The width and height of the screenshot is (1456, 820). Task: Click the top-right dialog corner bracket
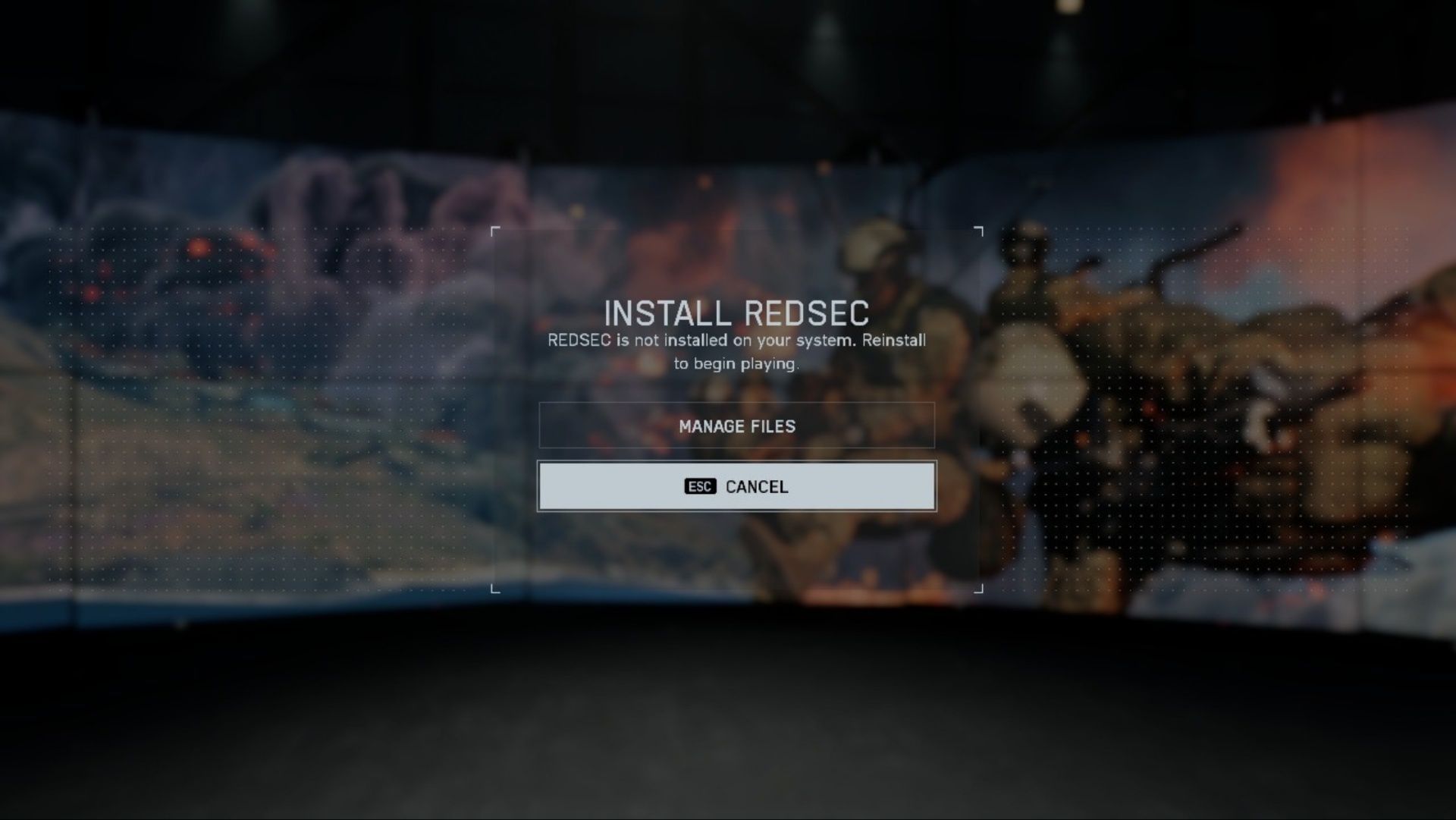click(977, 230)
